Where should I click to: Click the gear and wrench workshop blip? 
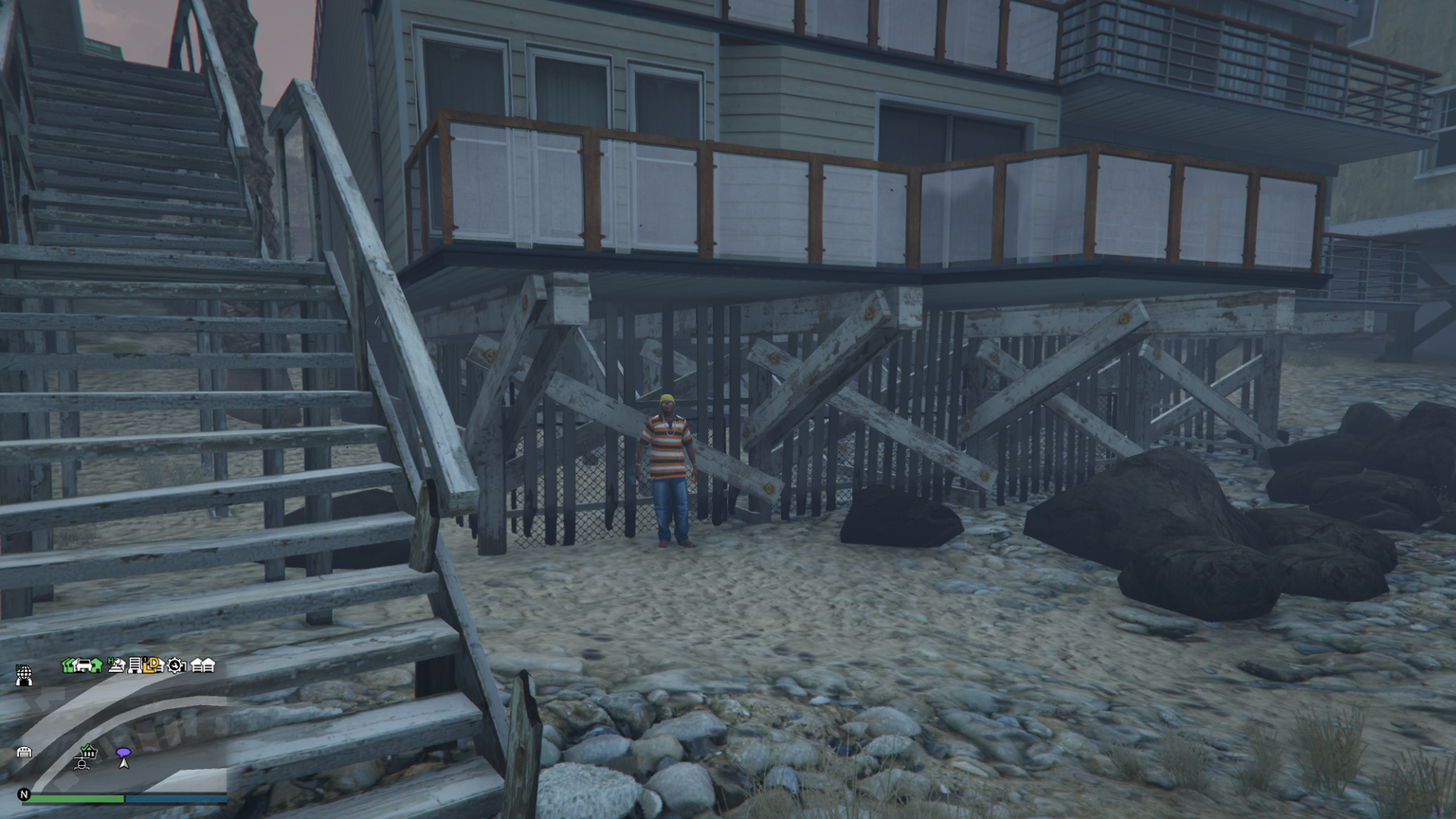(175, 665)
